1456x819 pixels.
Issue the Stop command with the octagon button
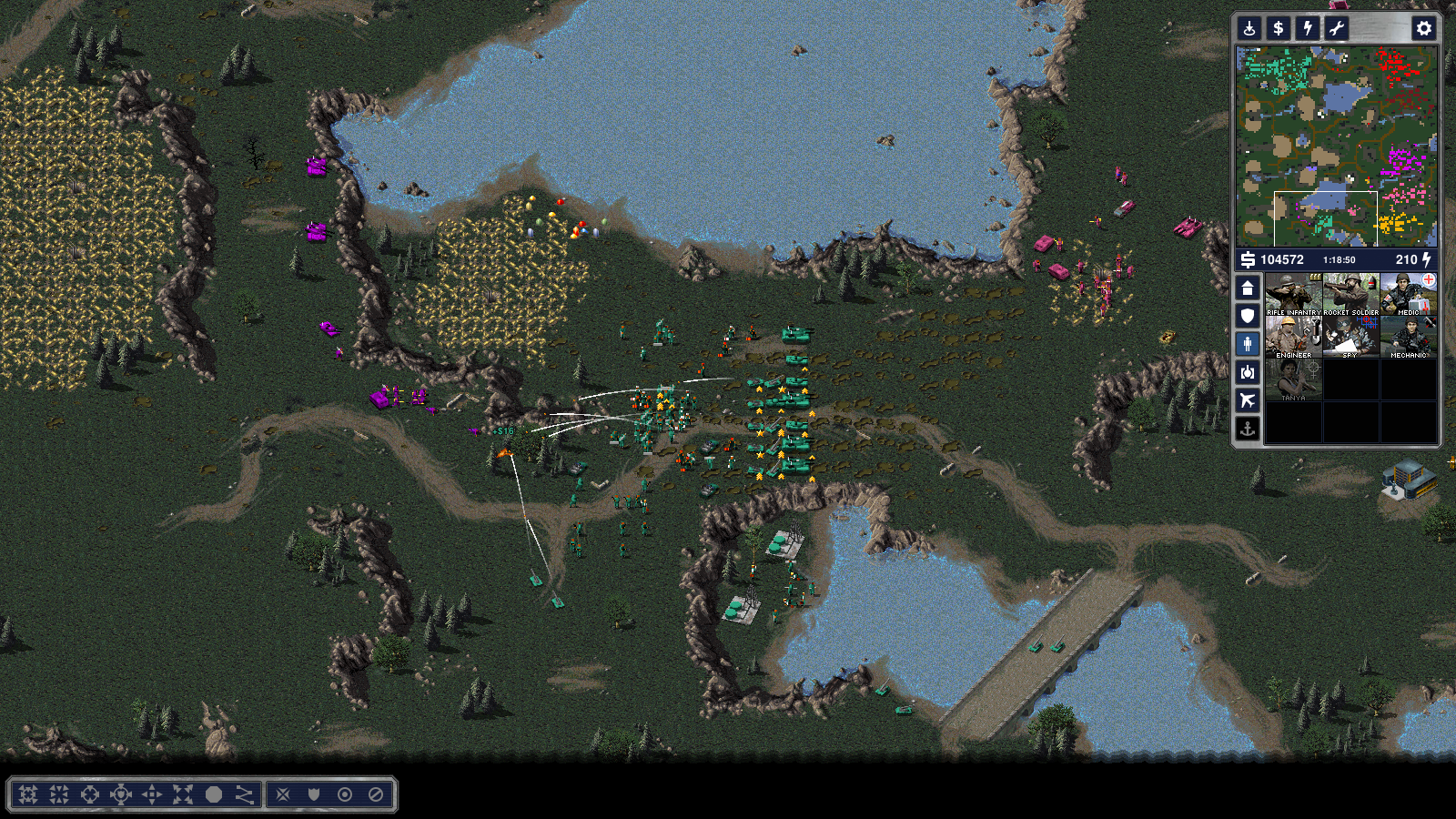214,794
